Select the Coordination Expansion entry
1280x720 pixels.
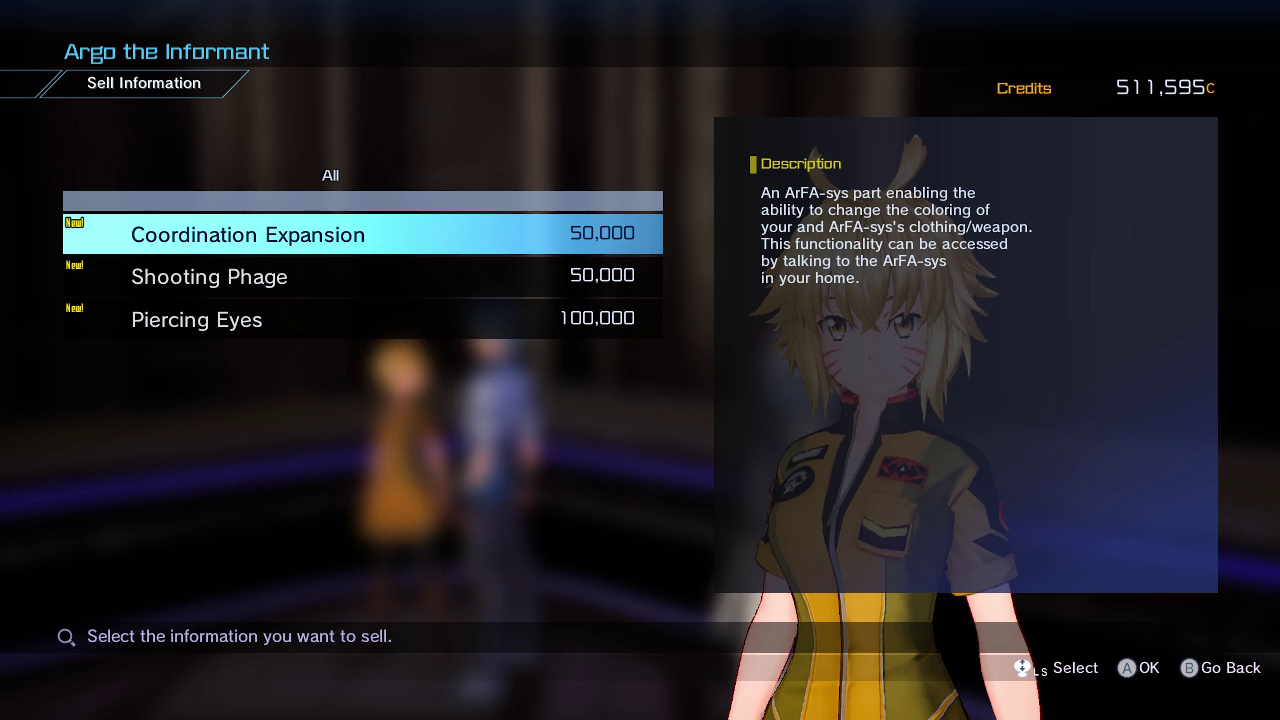coord(362,234)
